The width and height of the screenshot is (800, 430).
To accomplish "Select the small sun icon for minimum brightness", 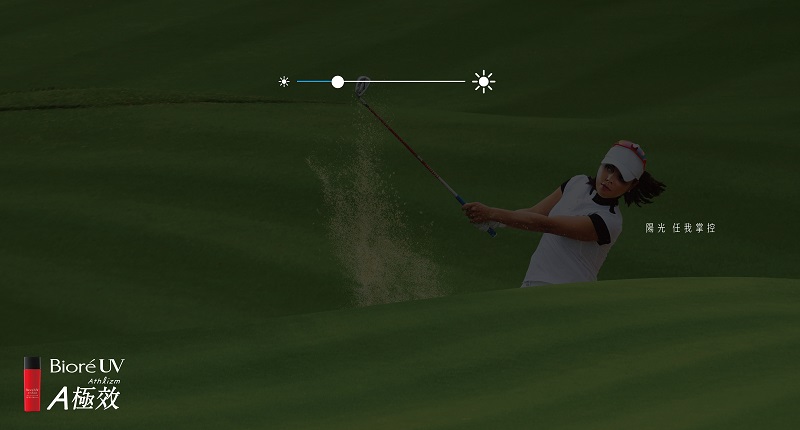I will pyautogui.click(x=284, y=82).
